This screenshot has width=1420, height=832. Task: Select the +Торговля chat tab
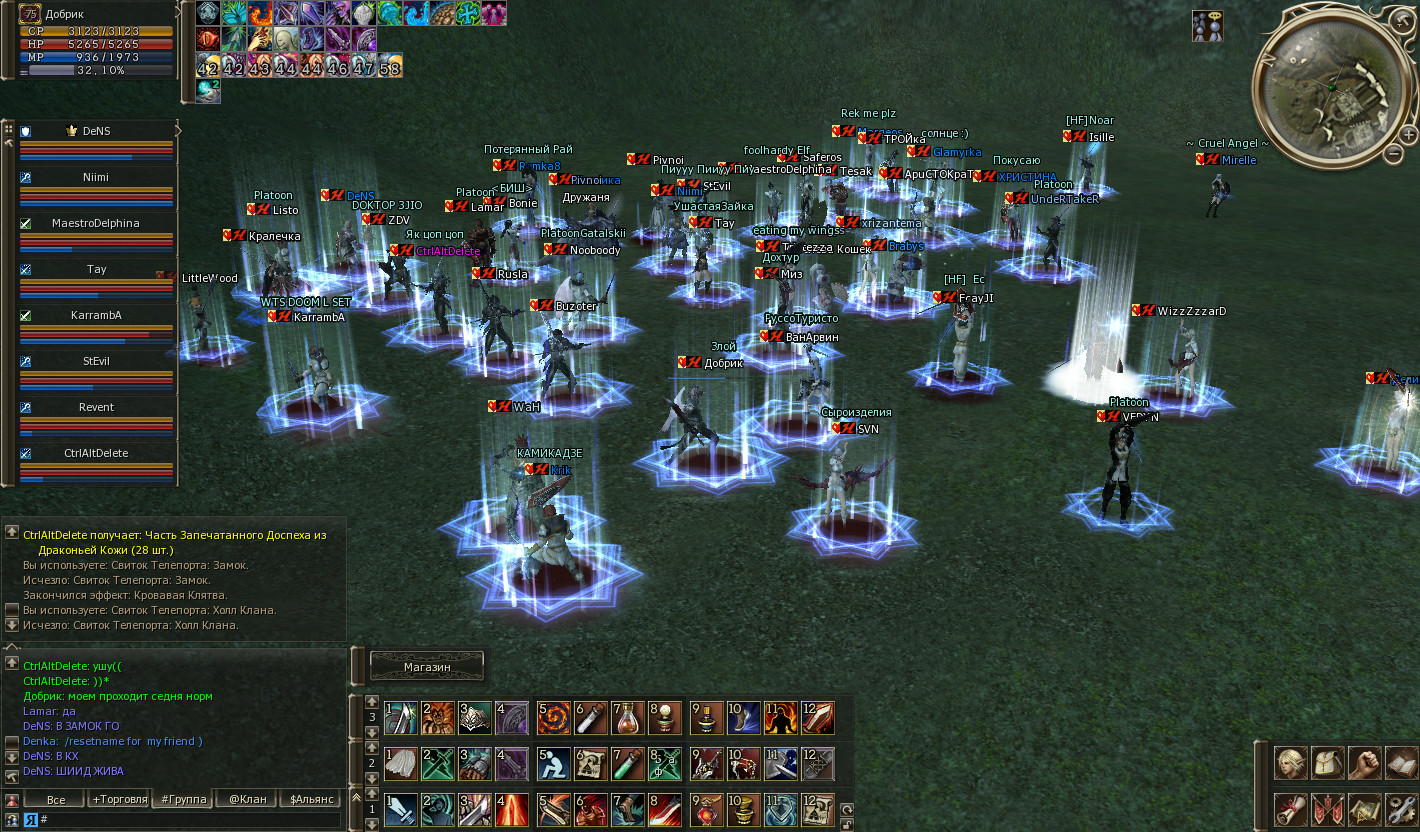pyautogui.click(x=119, y=799)
